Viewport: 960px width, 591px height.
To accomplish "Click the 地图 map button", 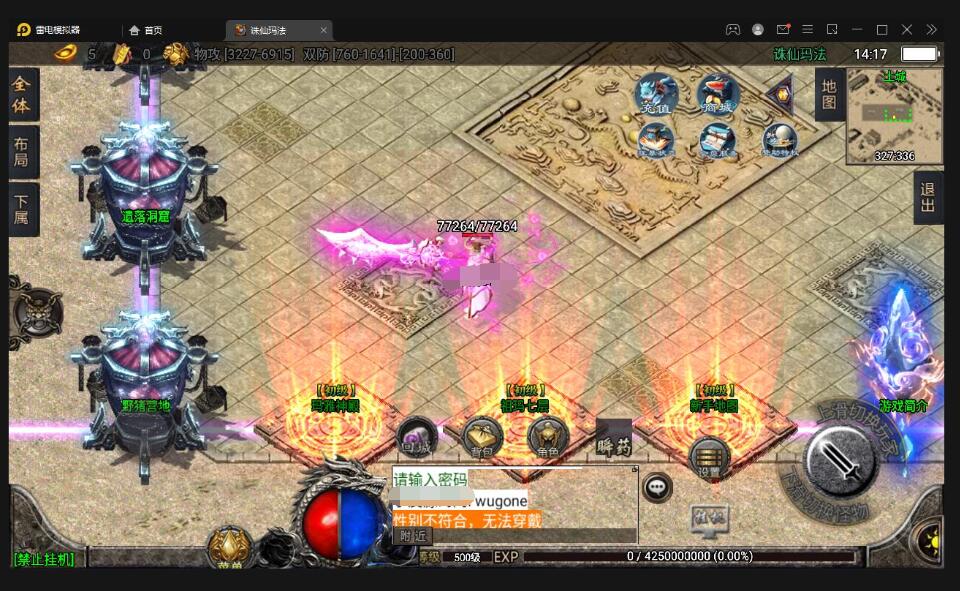I will (x=829, y=94).
